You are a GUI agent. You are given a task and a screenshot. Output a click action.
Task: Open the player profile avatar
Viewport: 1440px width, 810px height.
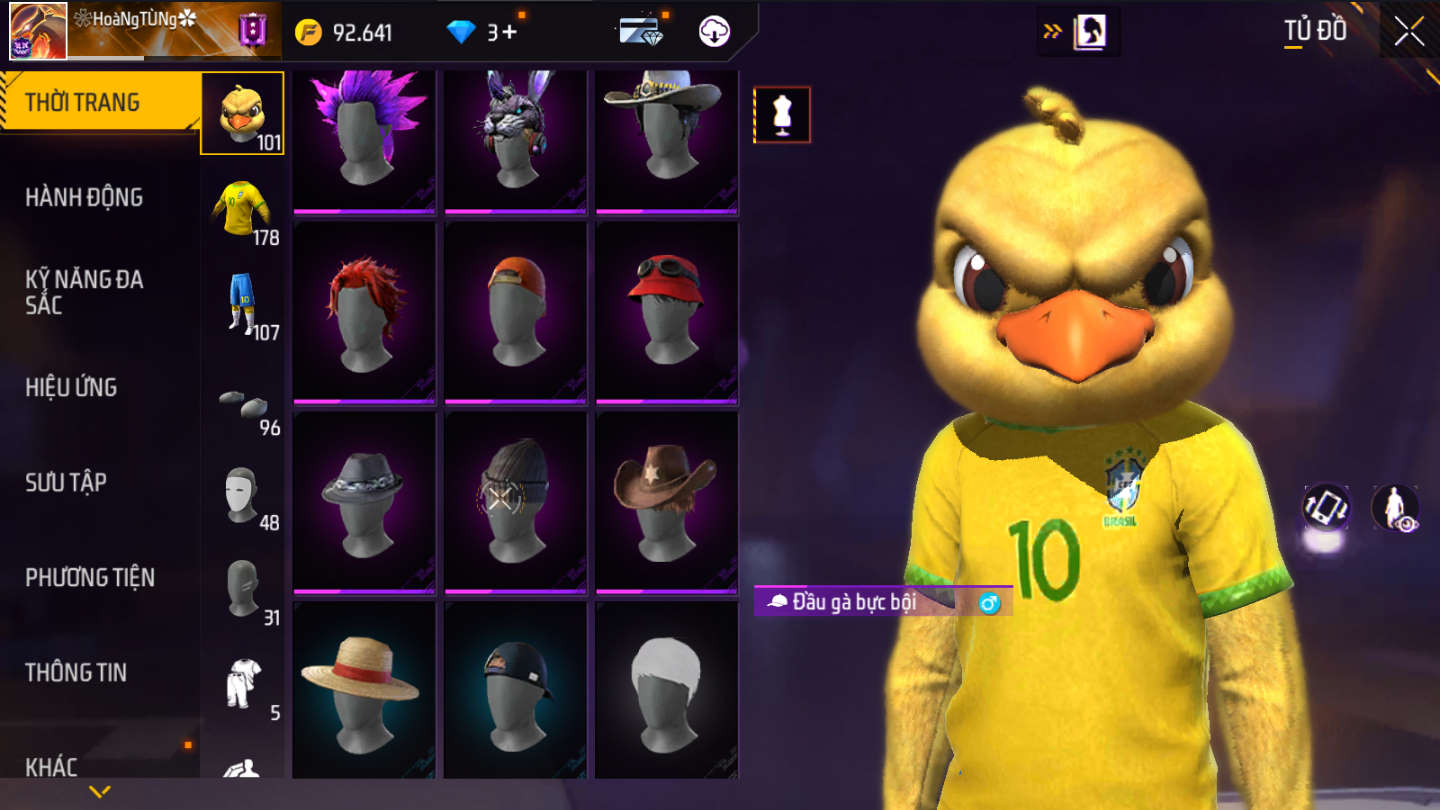click(x=38, y=31)
